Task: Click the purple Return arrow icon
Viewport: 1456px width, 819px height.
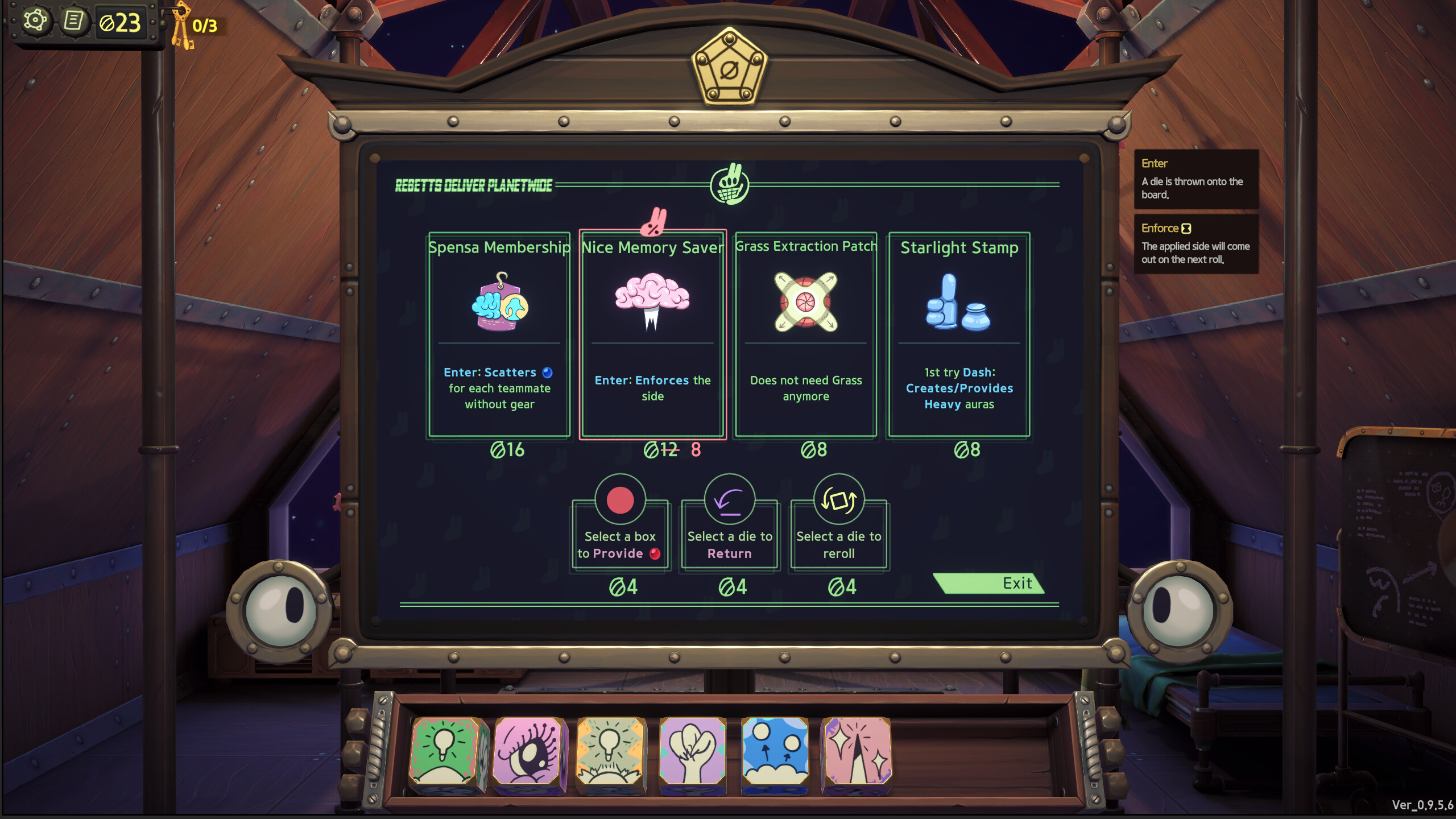Action: pos(730,500)
